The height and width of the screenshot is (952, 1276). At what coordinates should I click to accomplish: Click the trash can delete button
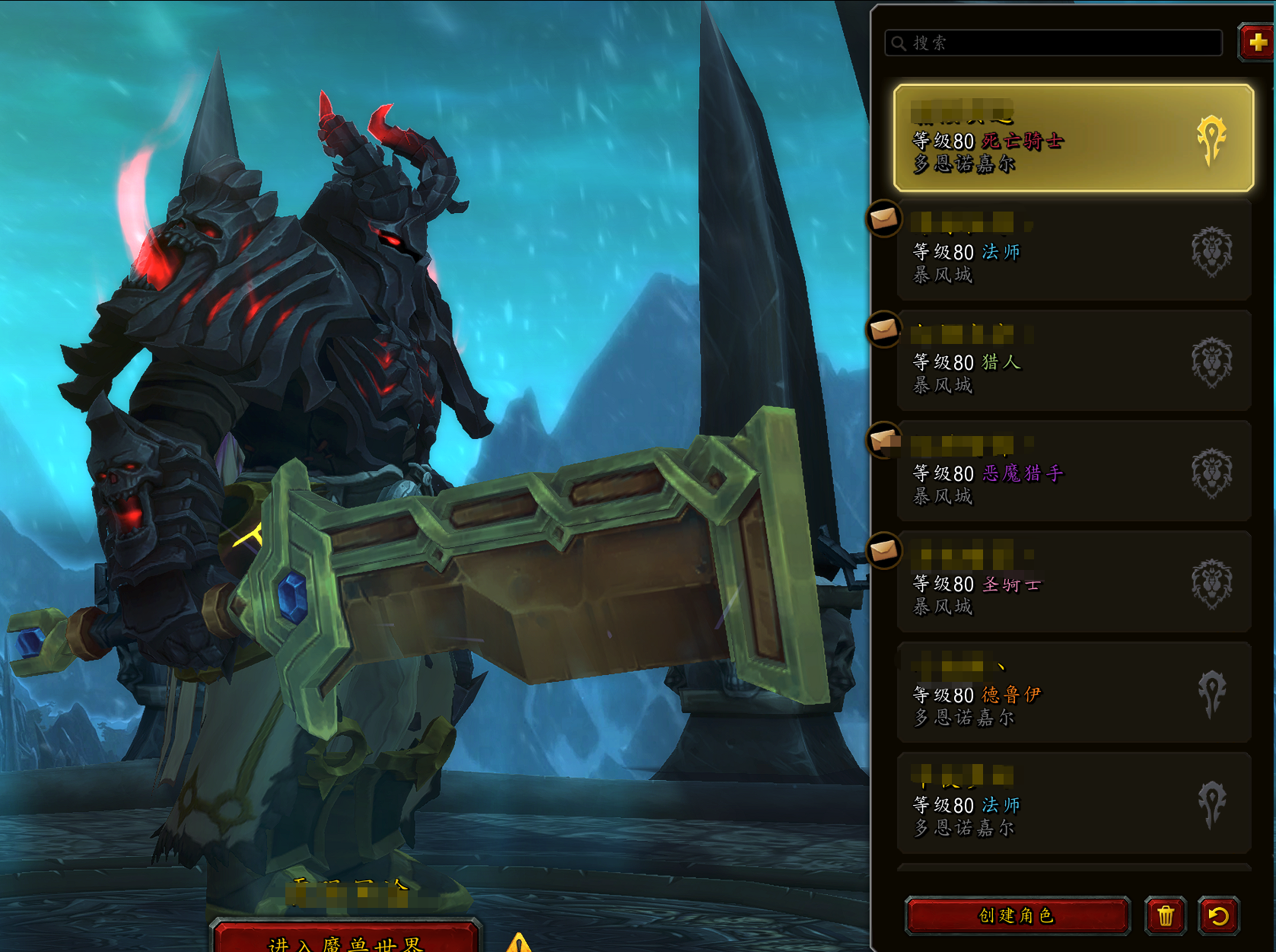pyautogui.click(x=1165, y=915)
